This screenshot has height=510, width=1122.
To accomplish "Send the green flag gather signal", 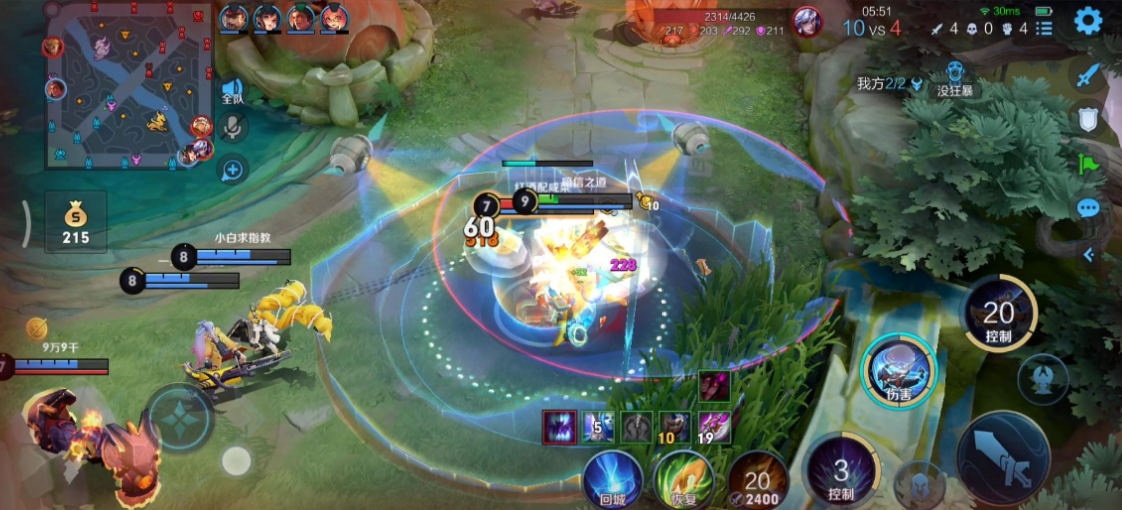I will (1088, 164).
